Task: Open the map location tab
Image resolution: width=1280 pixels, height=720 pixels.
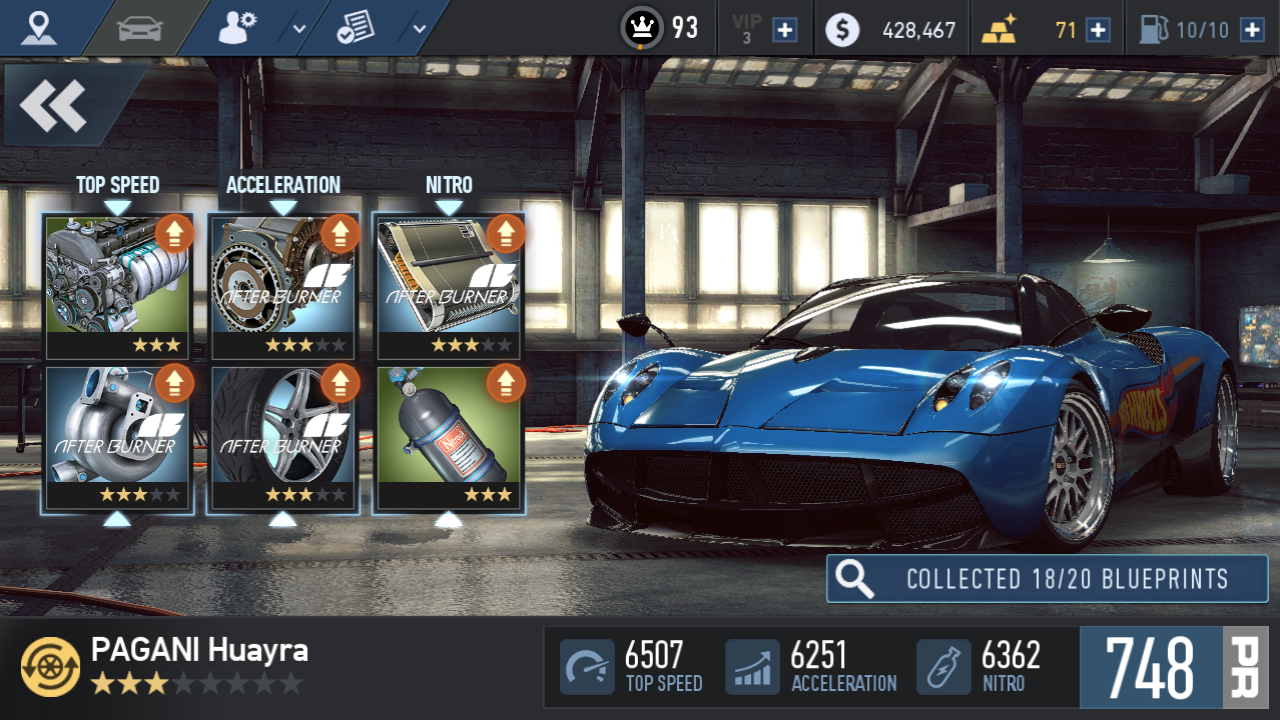Action: pos(39,28)
